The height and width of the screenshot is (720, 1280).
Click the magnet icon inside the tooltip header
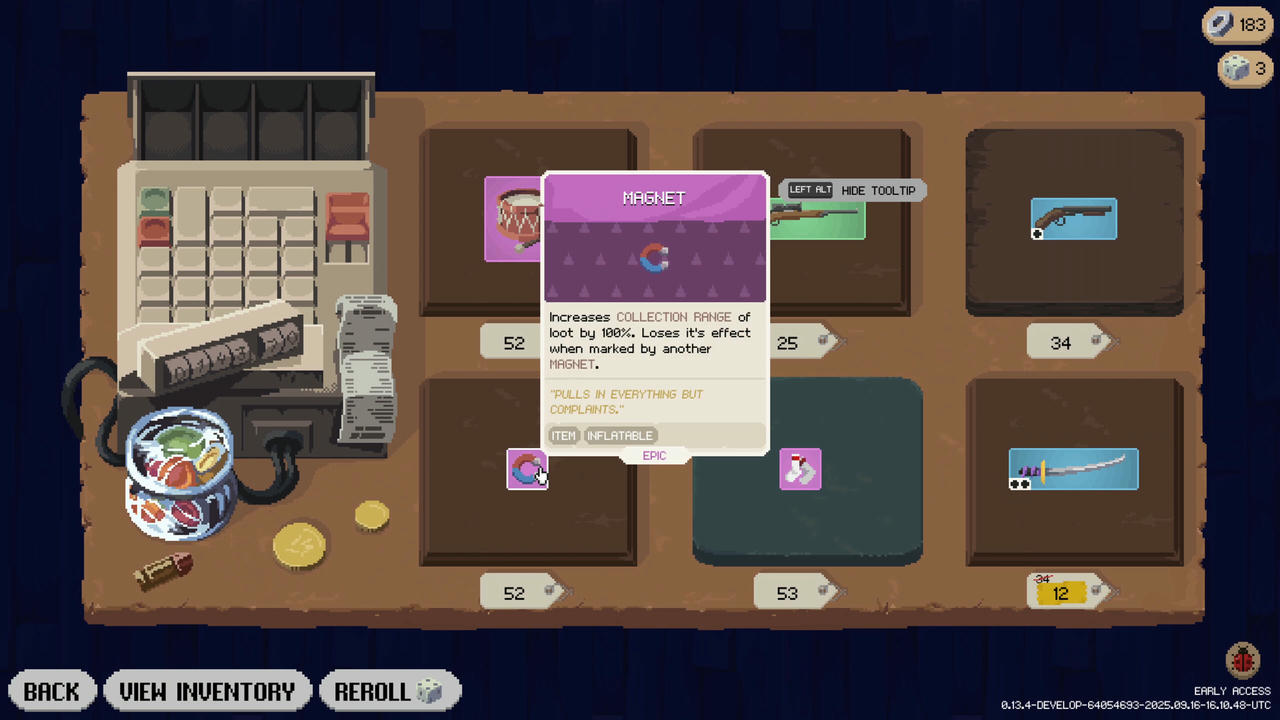coord(654,259)
